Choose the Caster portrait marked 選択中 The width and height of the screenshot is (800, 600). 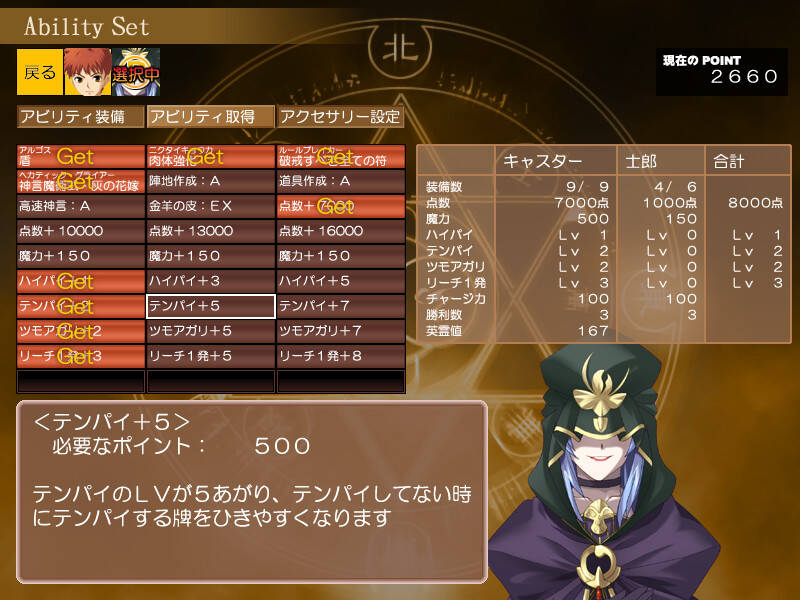(136, 72)
